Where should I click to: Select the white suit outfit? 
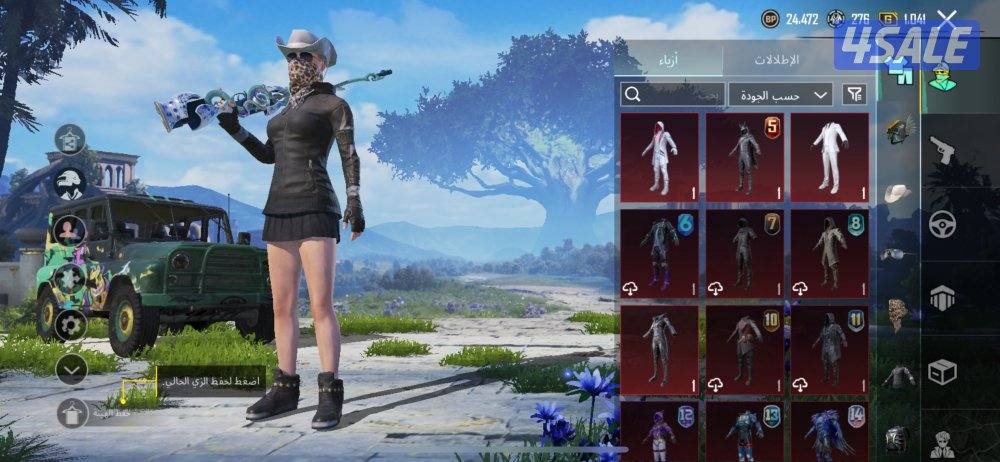[829, 156]
